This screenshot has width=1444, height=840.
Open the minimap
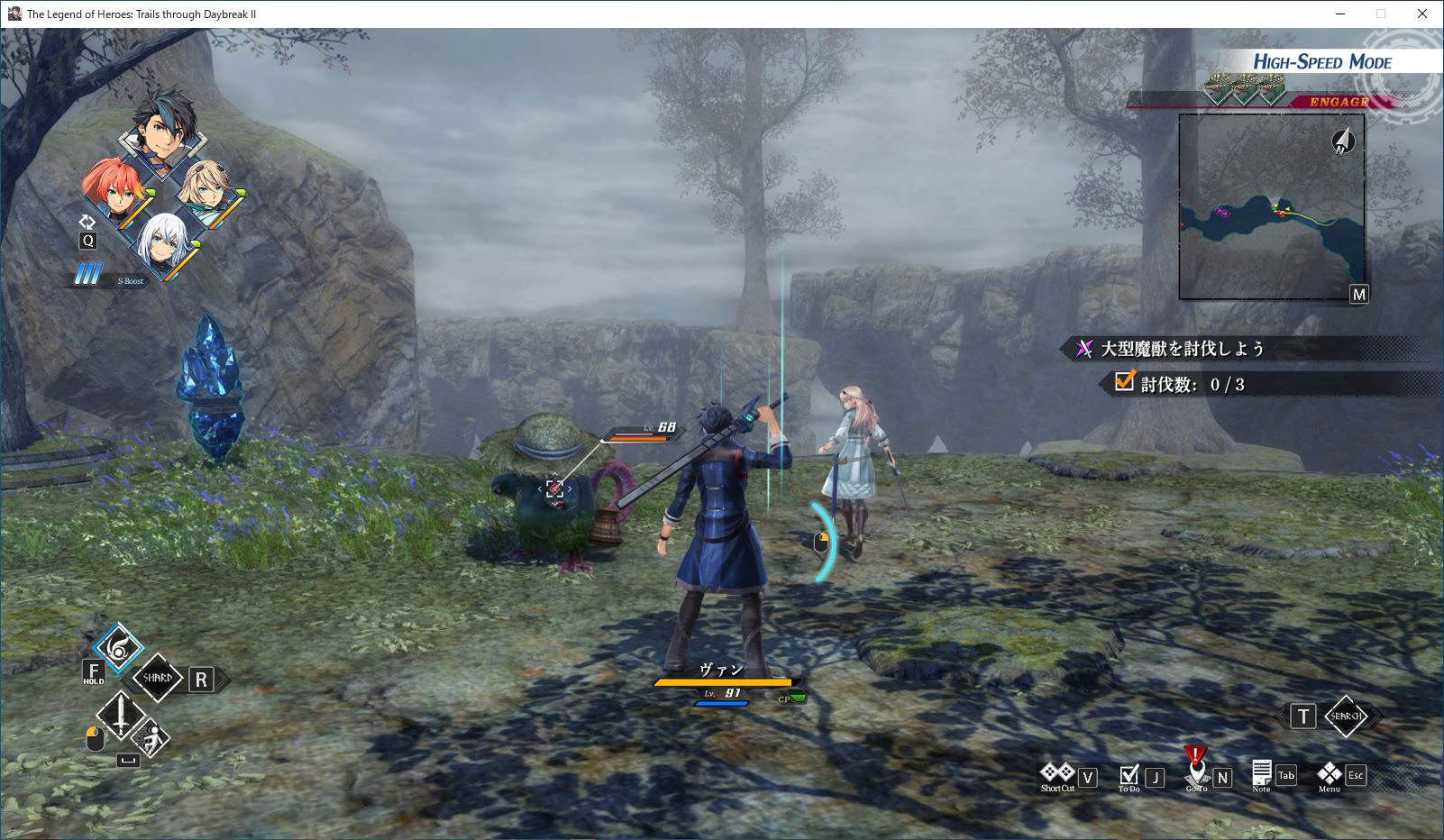1271,206
